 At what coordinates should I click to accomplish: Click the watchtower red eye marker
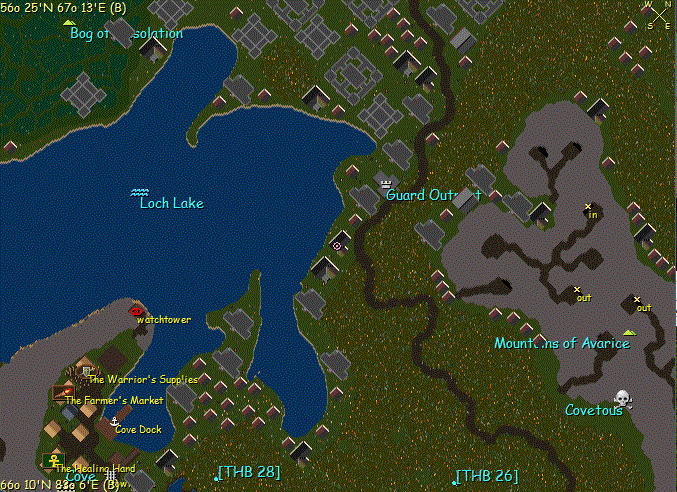(136, 311)
